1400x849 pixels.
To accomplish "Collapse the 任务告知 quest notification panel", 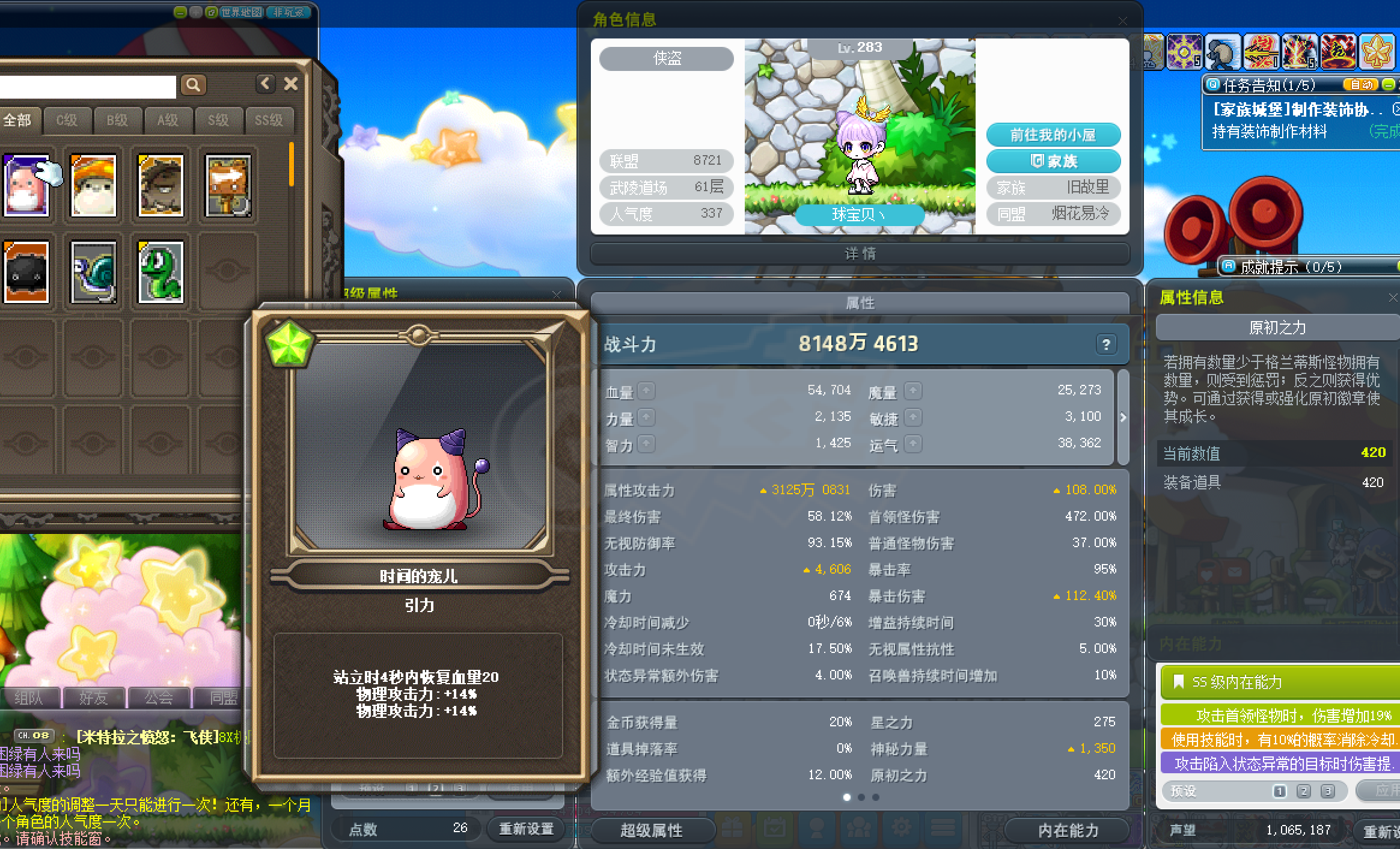I will point(1389,84).
